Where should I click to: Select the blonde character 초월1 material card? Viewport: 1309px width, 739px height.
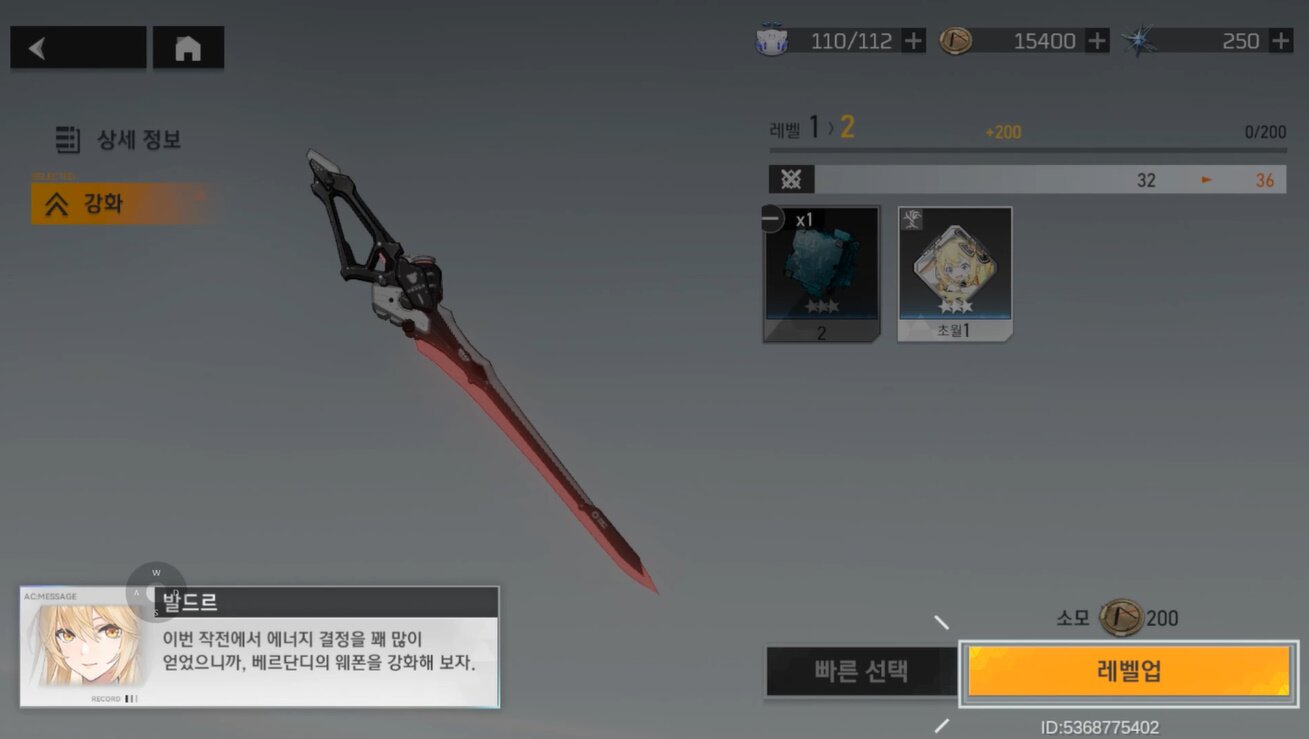click(955, 274)
